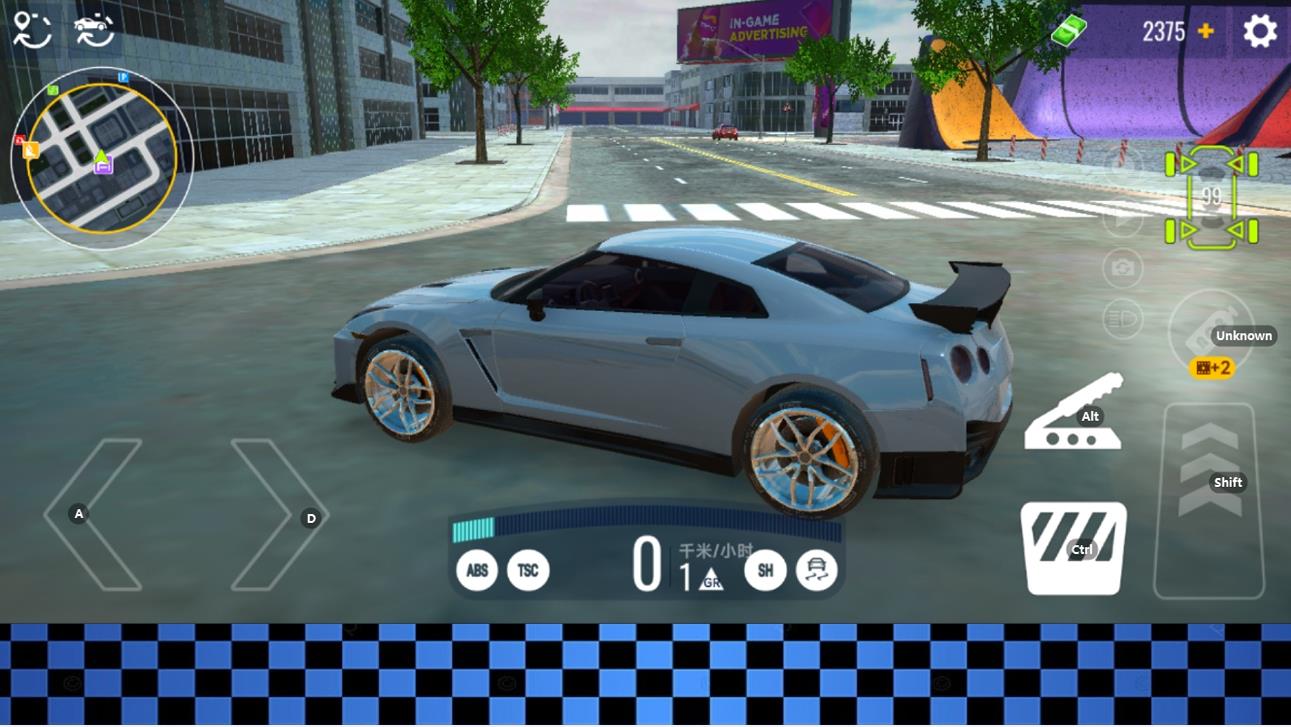This screenshot has height=727, width=1291.
Task: Reset the car with the car-arrows icon
Action: tap(94, 30)
